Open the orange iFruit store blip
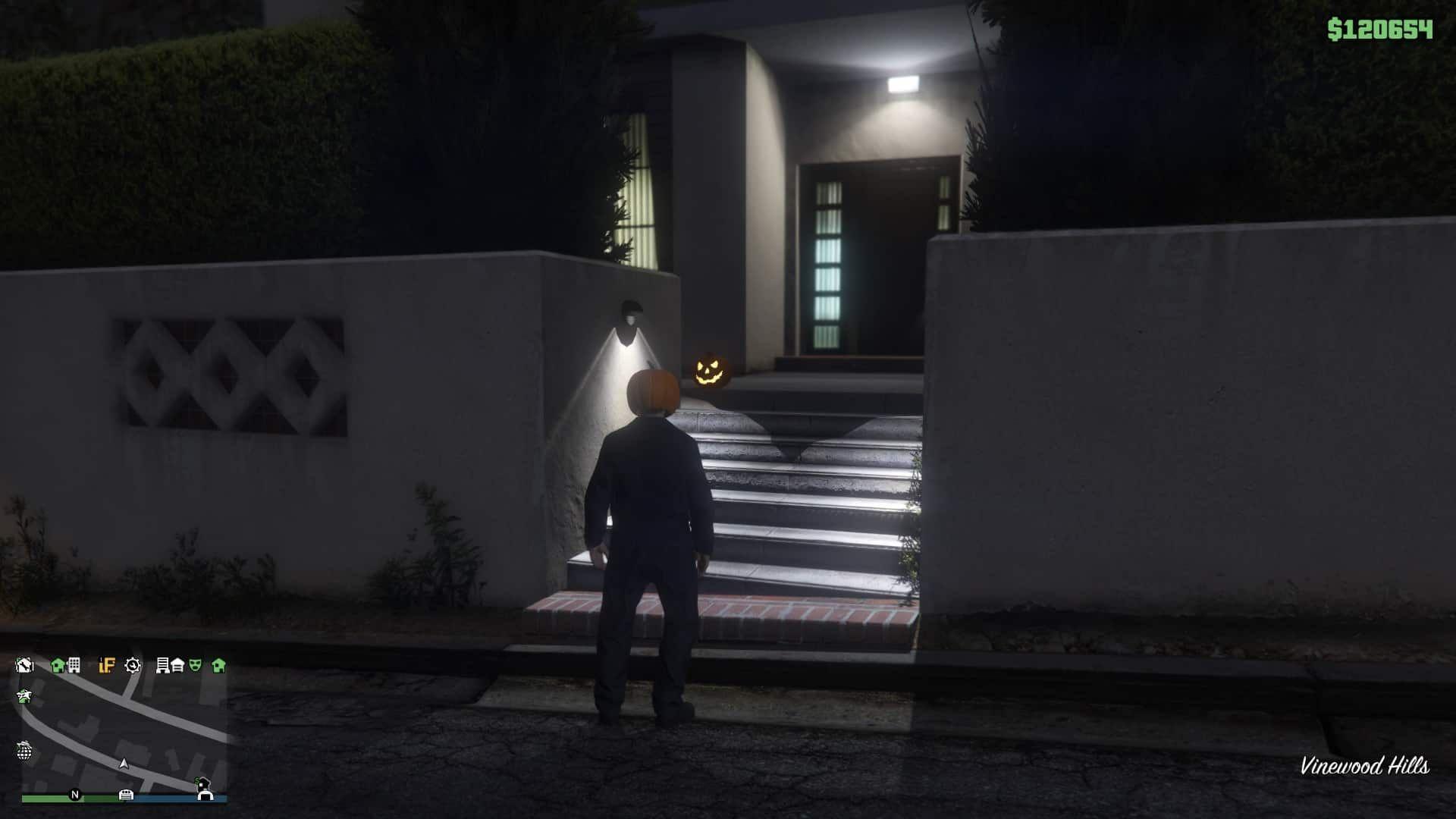 pyautogui.click(x=107, y=666)
